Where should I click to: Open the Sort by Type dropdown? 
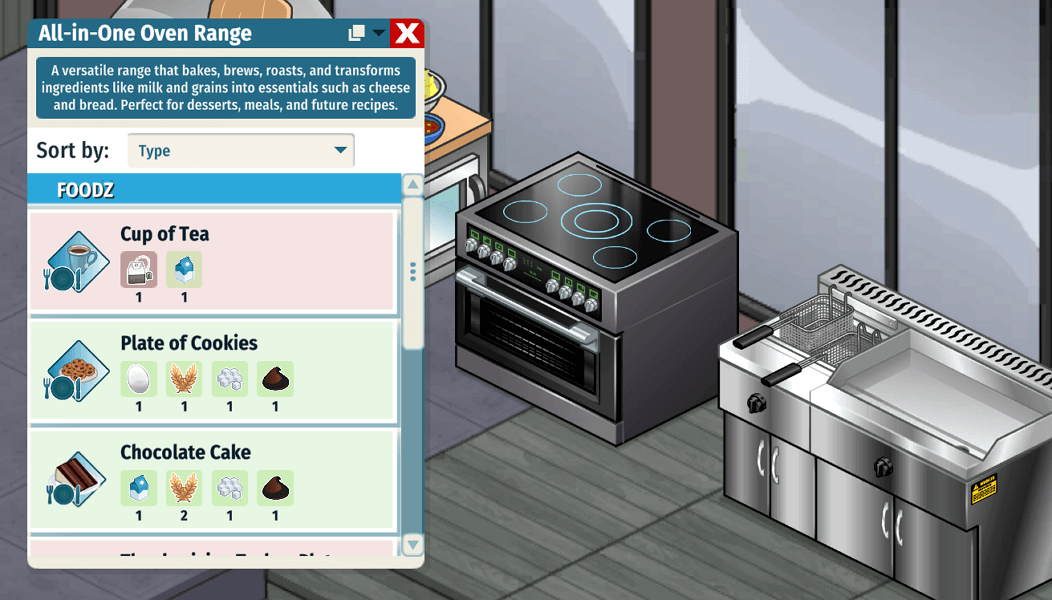241,151
